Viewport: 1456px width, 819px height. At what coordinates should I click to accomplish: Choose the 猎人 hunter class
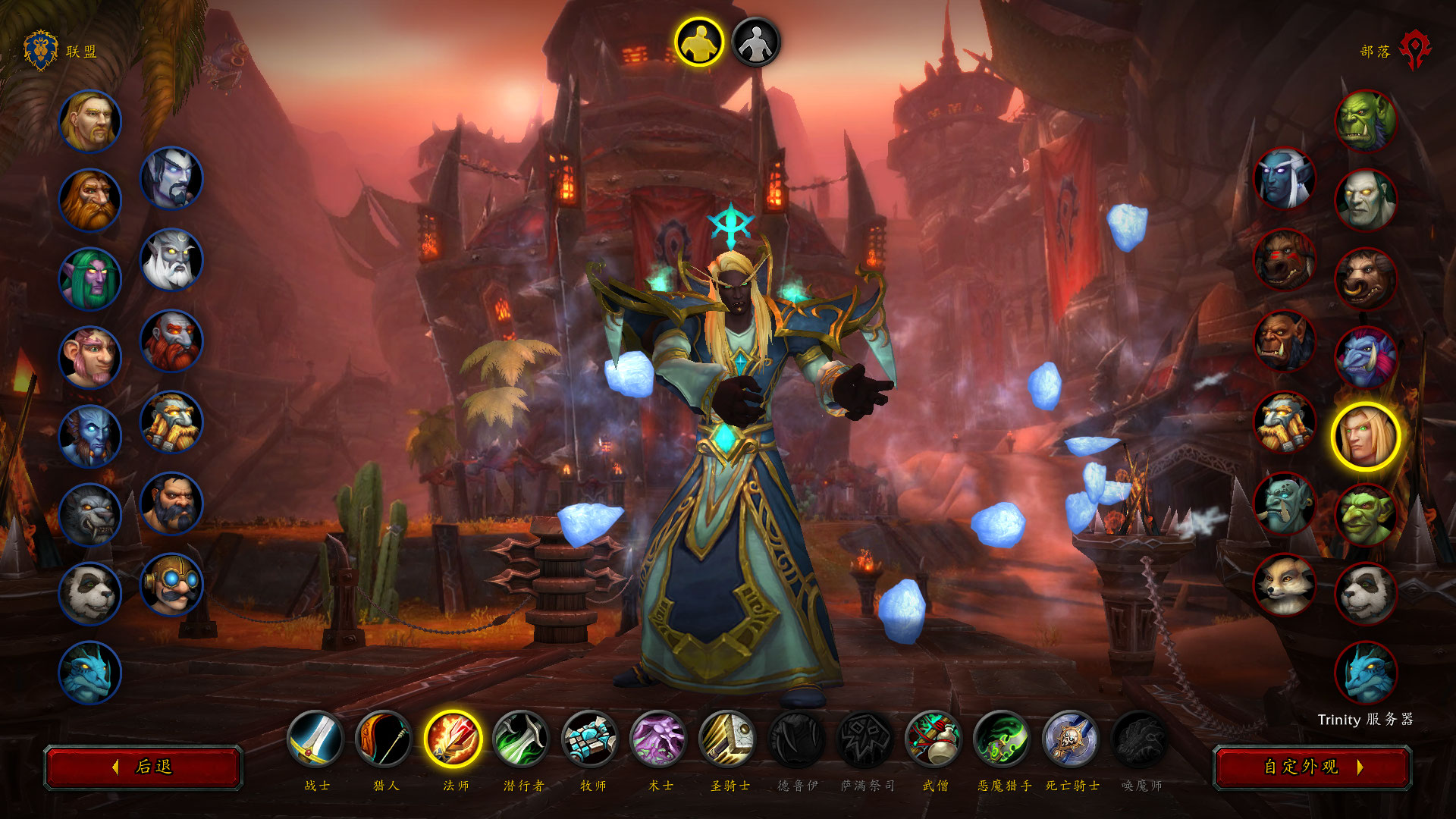(384, 739)
